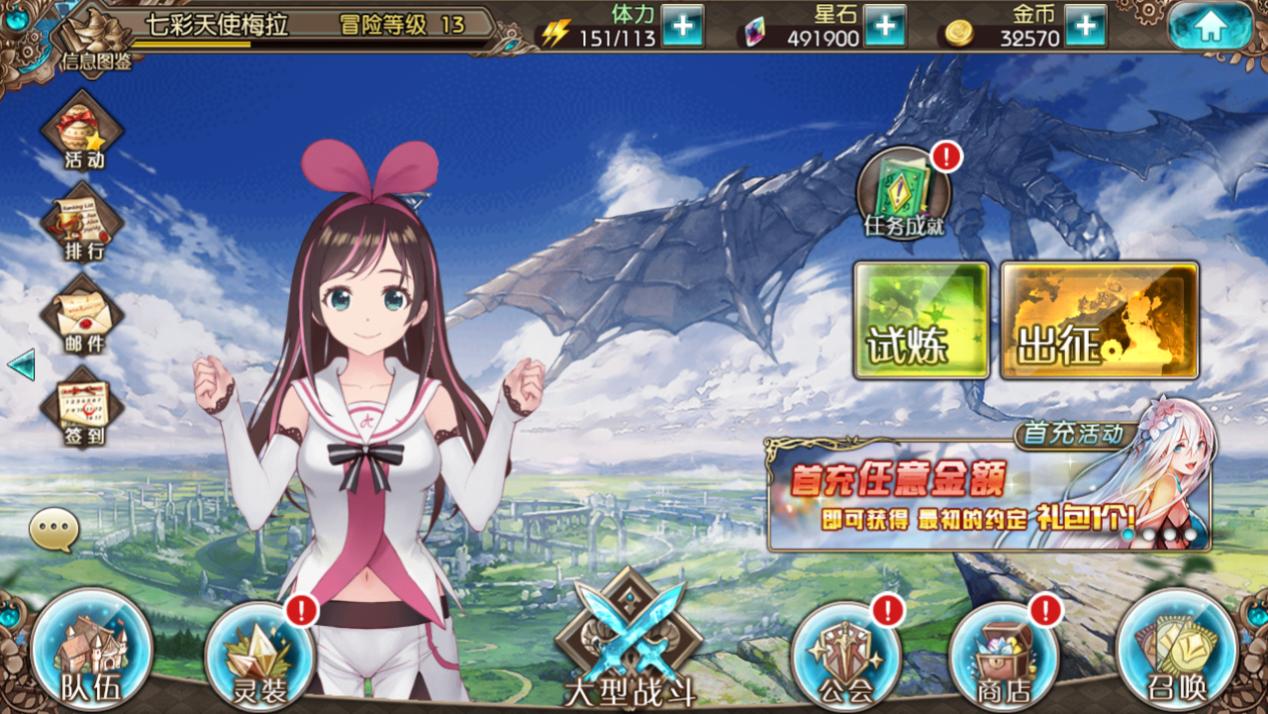Open 任务成就 quests and achievements
Screen dimensions: 1268x714
[904, 193]
